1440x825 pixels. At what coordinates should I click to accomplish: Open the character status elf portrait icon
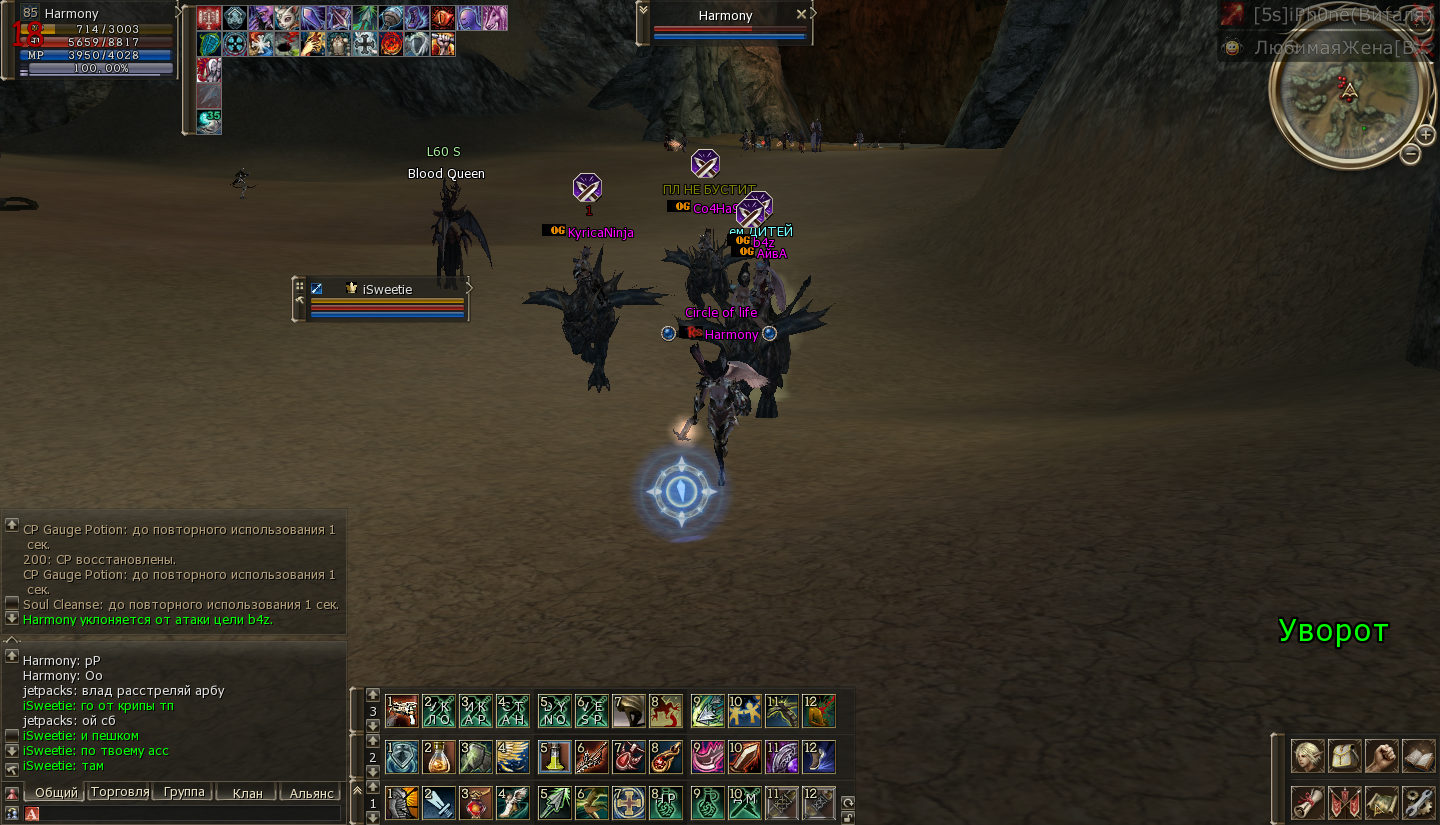pos(1307,756)
